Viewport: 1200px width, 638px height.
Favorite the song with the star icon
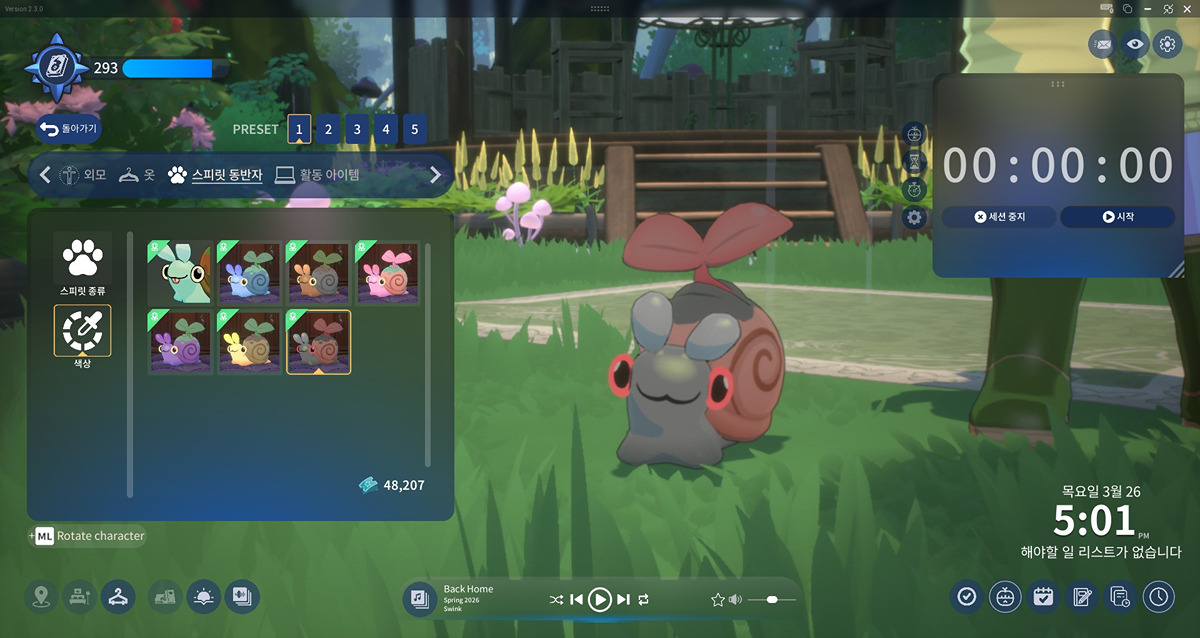pyautogui.click(x=717, y=599)
